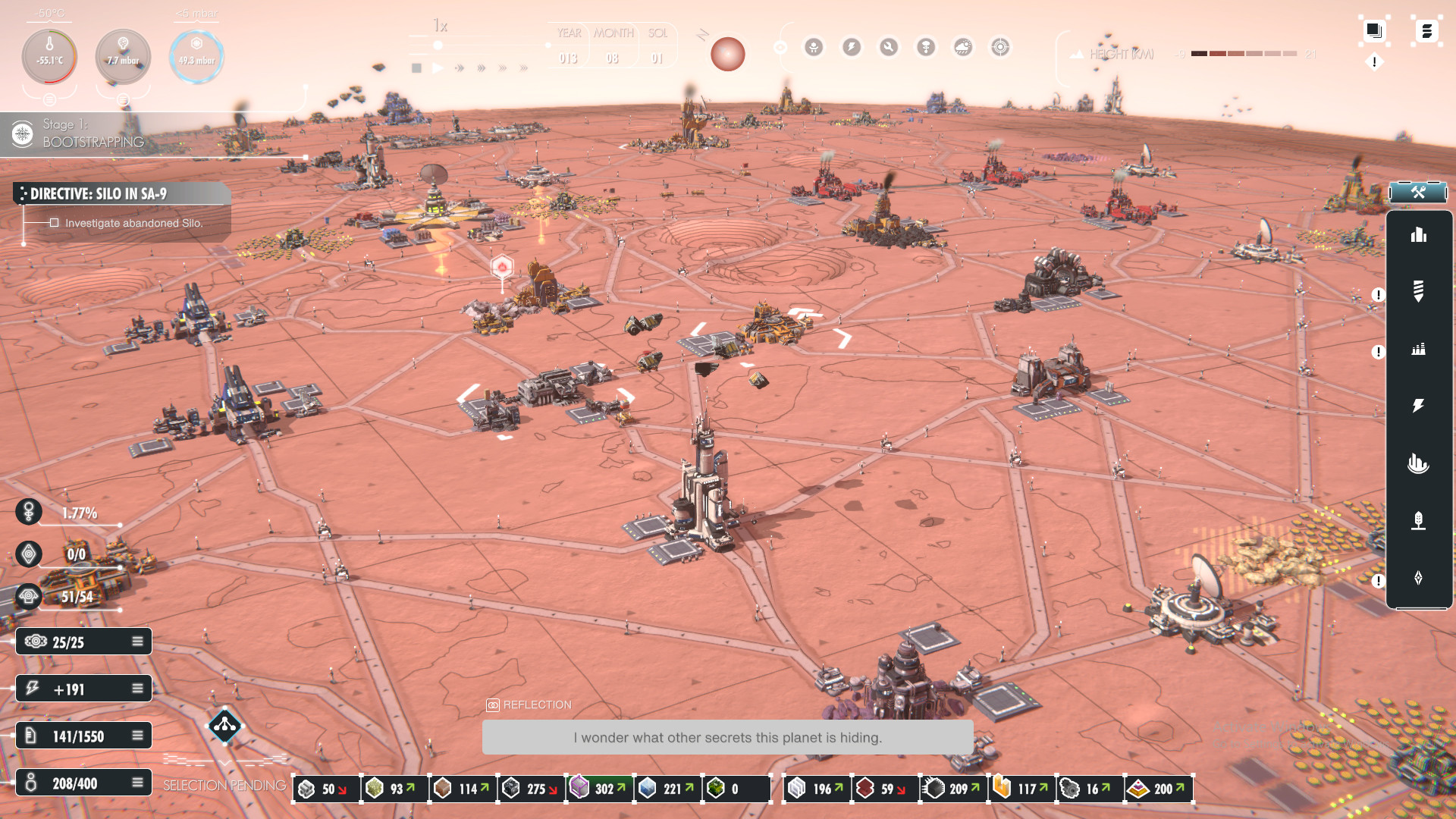This screenshot has height=819, width=1456.
Task: Expand the 141/1550 research panel
Action: click(x=137, y=736)
